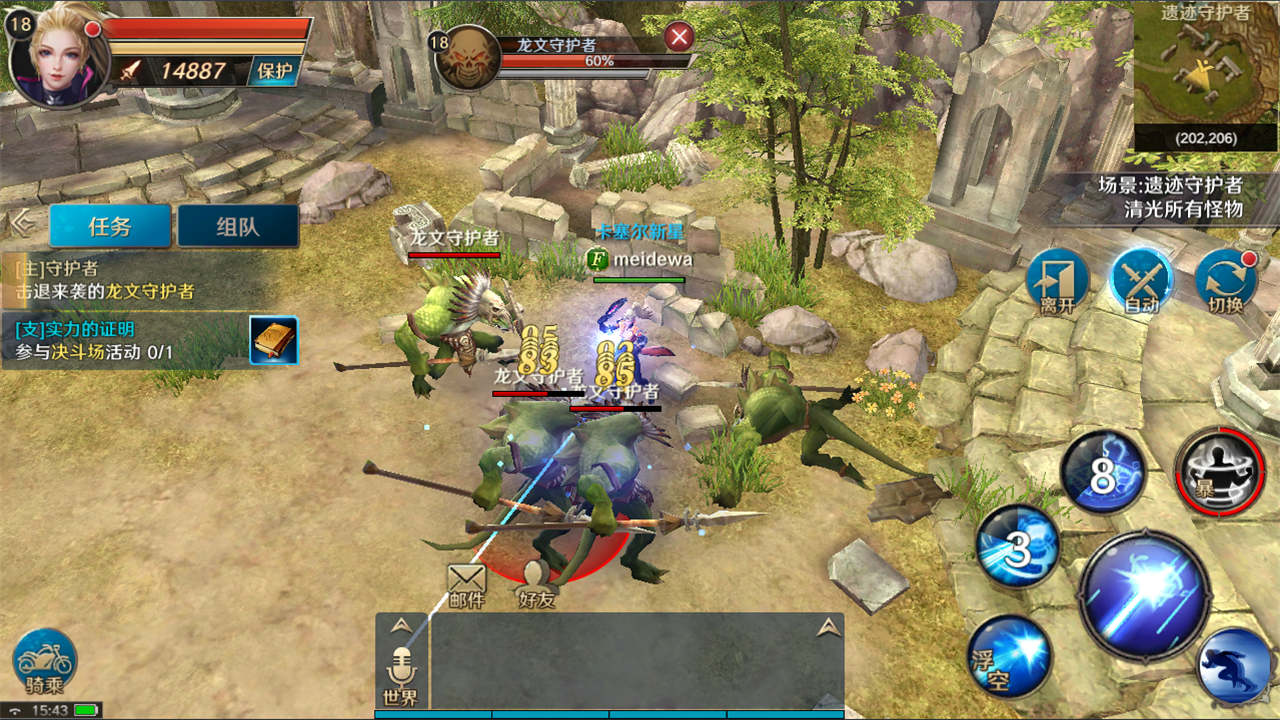
Task: Click the 切换 switch button
Action: click(1224, 281)
